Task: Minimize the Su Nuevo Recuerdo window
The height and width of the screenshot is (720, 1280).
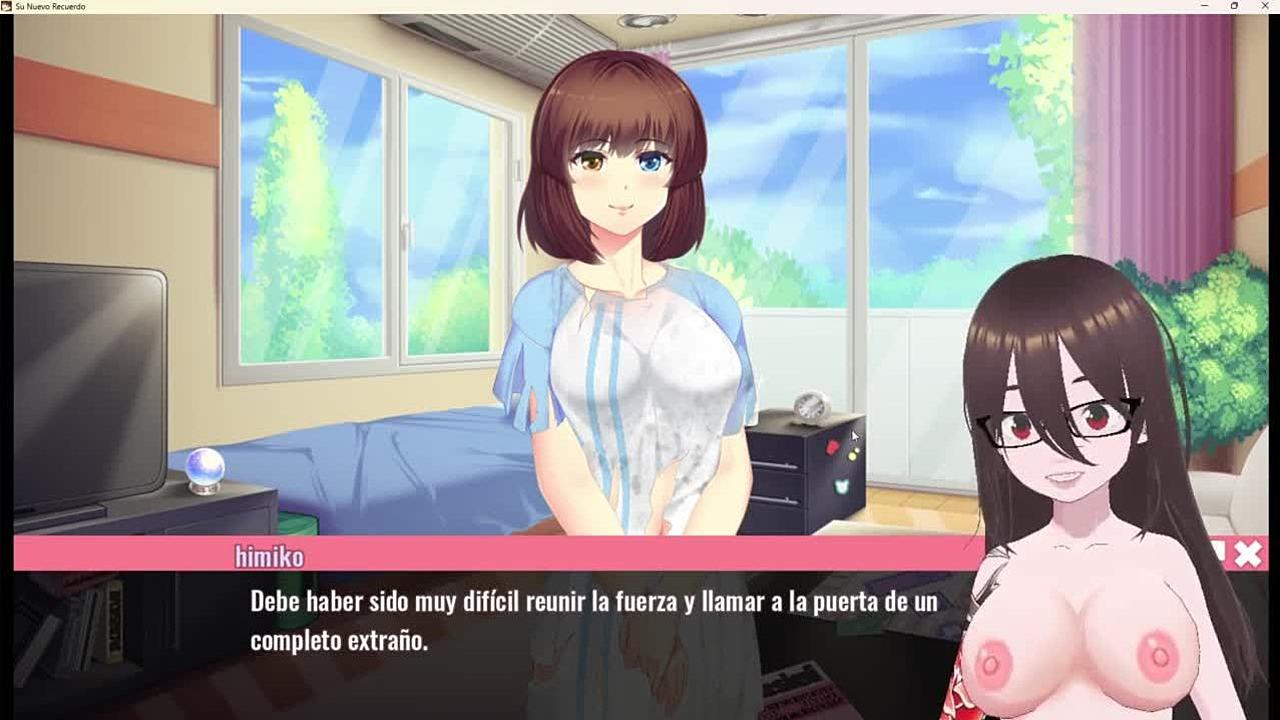Action: (1204, 6)
